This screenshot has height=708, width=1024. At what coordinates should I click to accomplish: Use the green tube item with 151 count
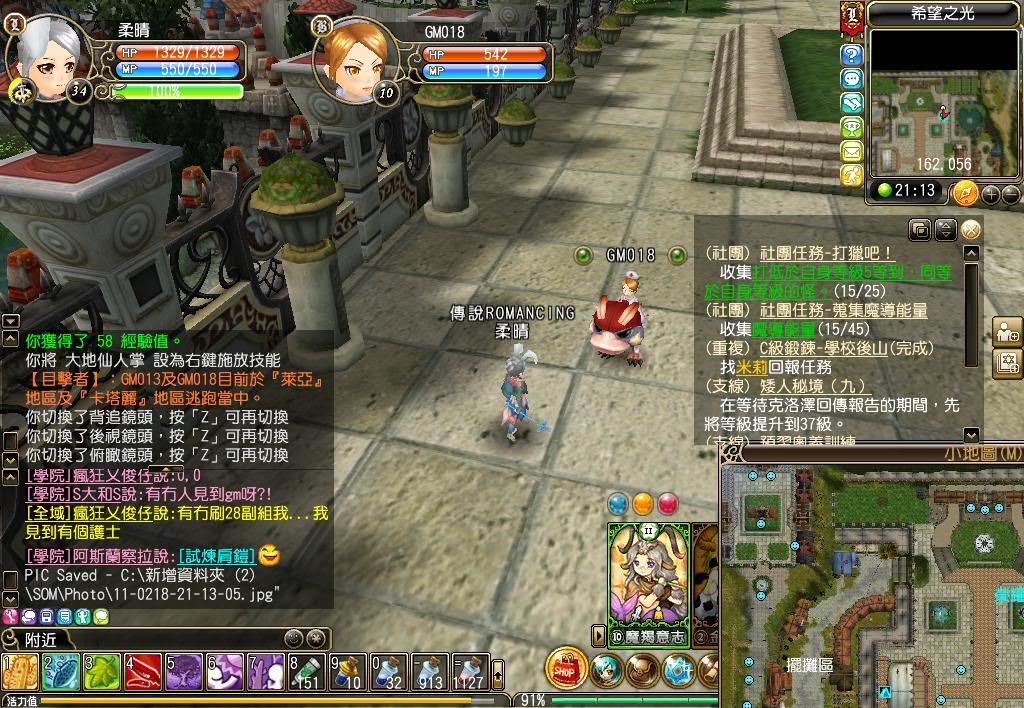(x=307, y=672)
